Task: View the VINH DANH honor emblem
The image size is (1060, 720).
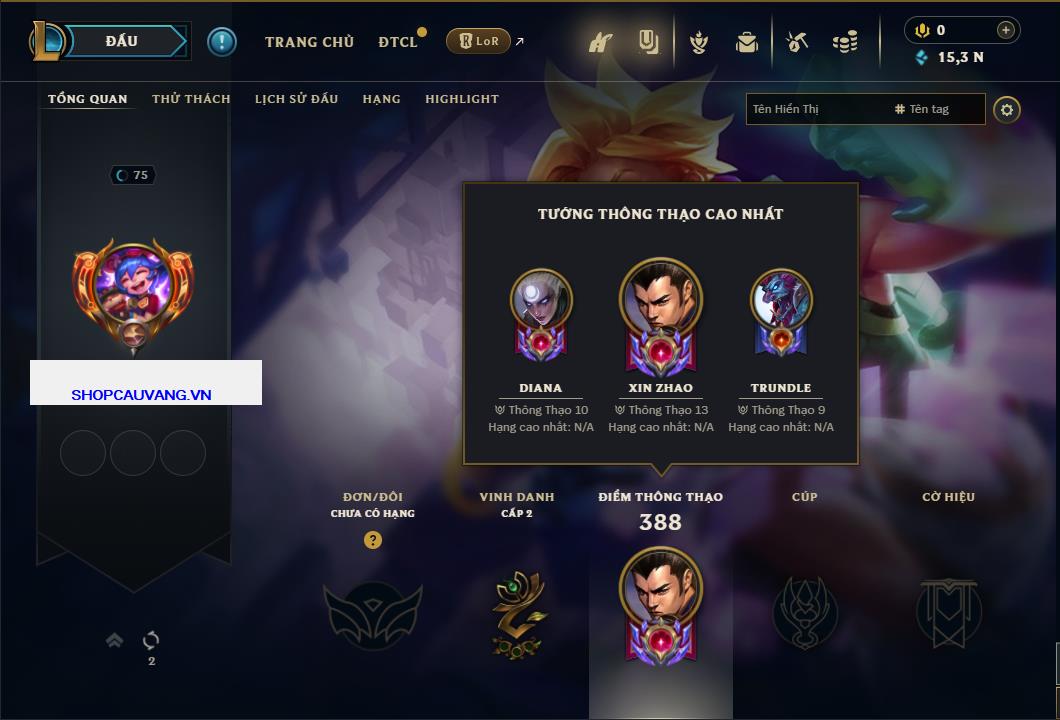Action: tap(517, 614)
